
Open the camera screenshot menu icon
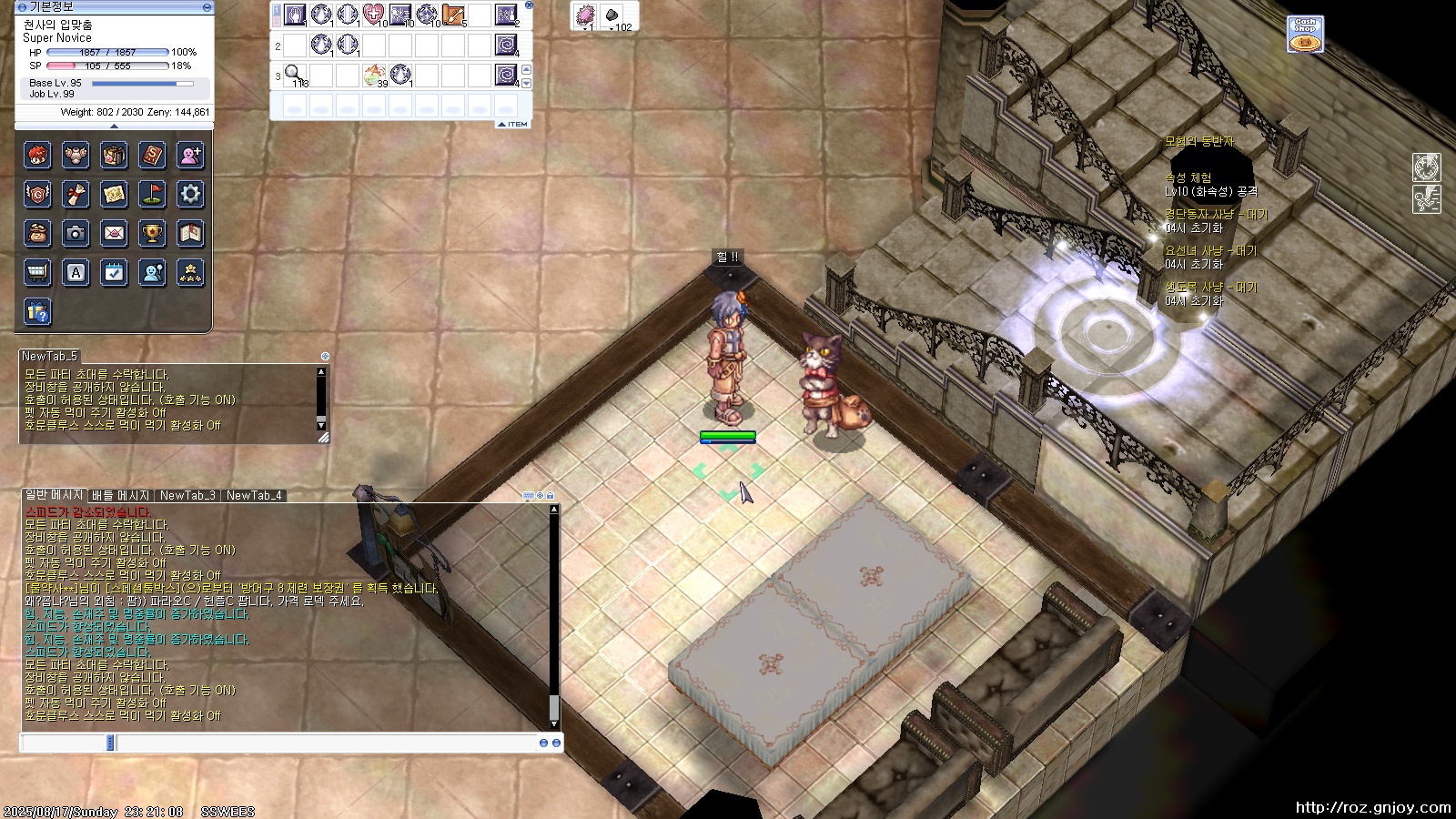(76, 234)
